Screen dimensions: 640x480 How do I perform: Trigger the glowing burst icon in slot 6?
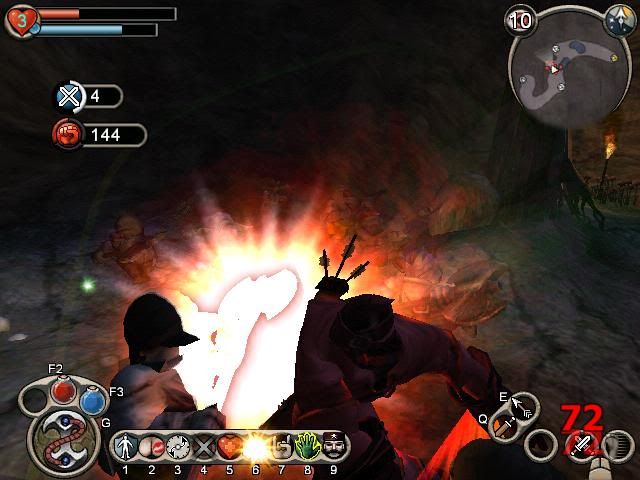255,446
